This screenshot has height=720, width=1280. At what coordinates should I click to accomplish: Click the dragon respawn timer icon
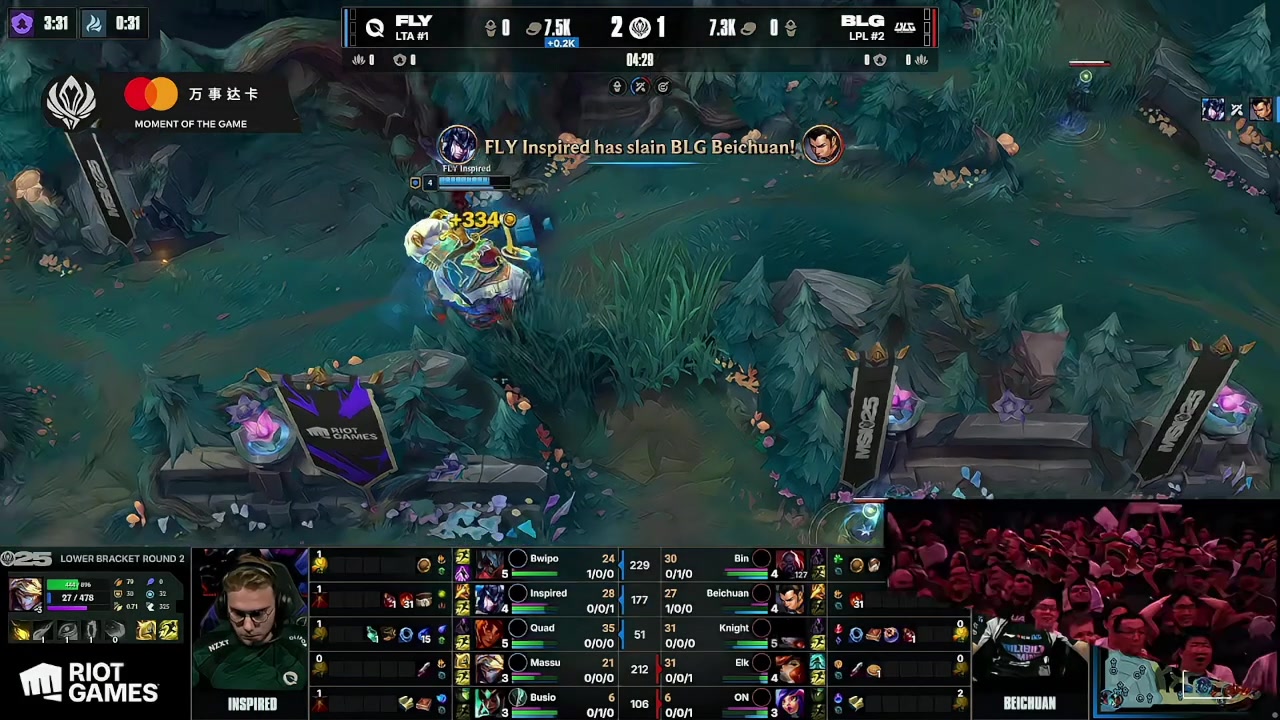coord(94,23)
